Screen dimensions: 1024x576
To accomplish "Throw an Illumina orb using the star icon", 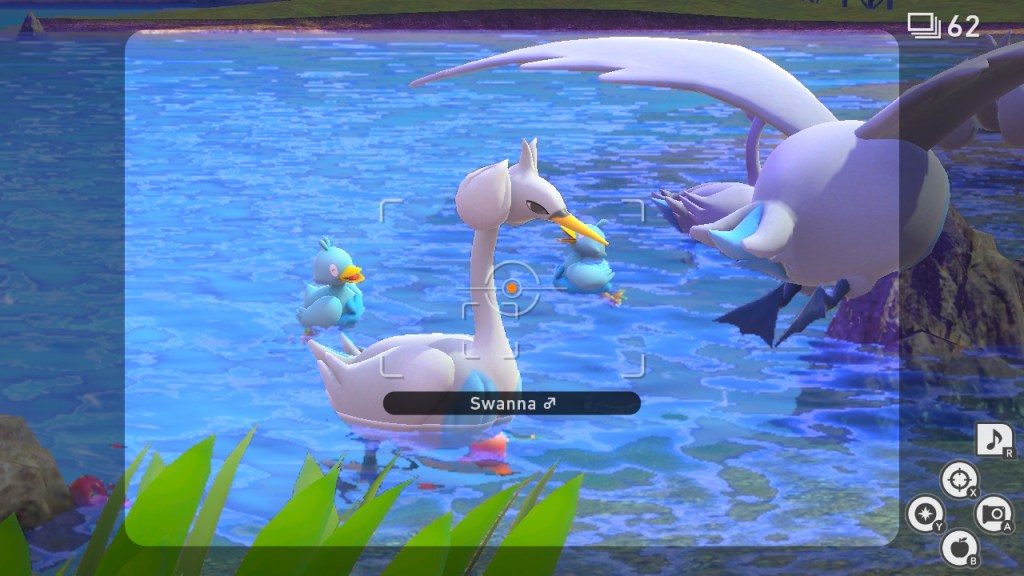I will 923,514.
